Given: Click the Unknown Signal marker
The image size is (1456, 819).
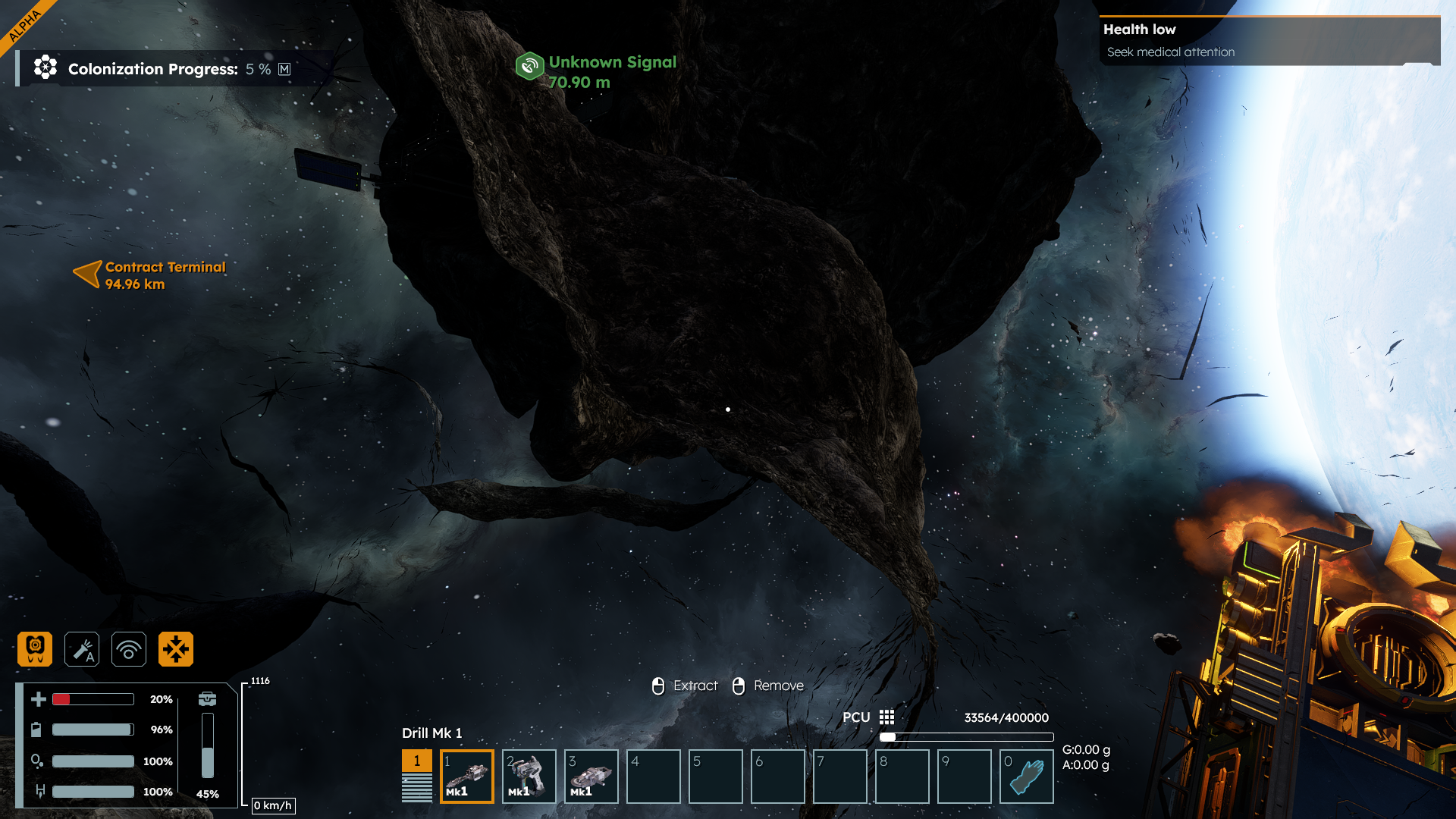Looking at the screenshot, I should coord(530,66).
